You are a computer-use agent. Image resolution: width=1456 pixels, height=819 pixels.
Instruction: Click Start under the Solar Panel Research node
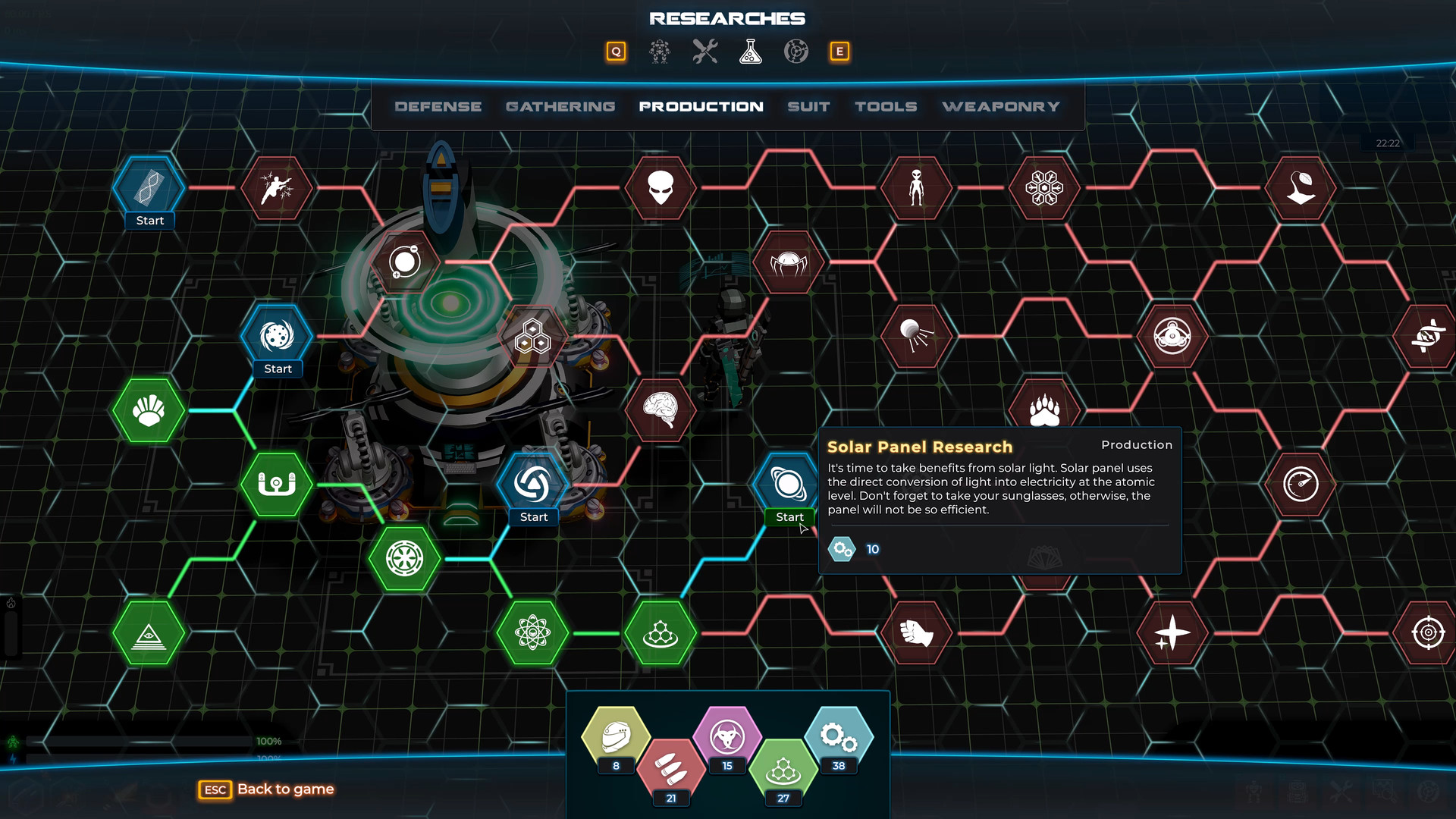click(789, 516)
